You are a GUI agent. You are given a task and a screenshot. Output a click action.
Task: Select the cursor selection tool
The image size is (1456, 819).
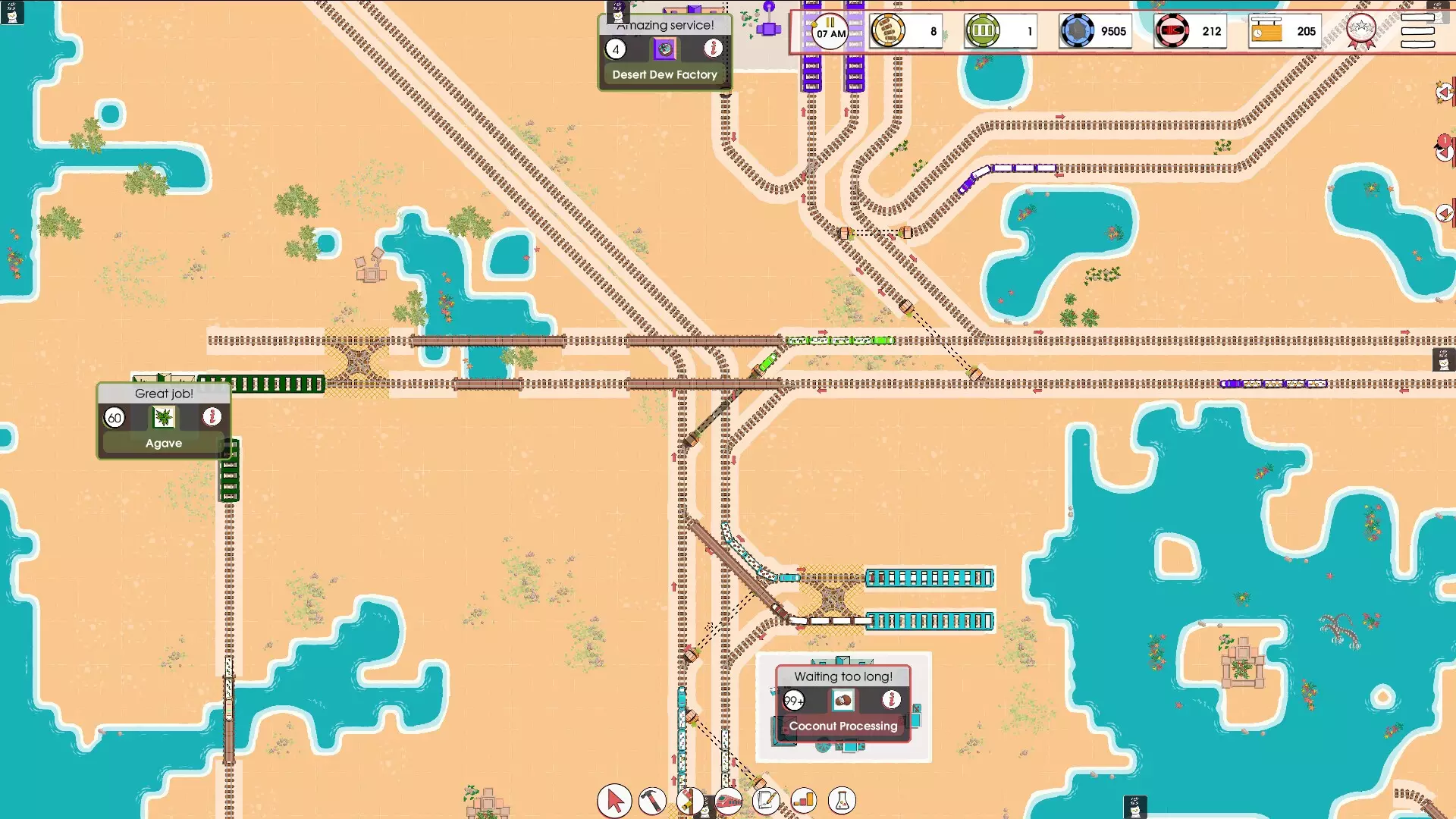click(614, 801)
